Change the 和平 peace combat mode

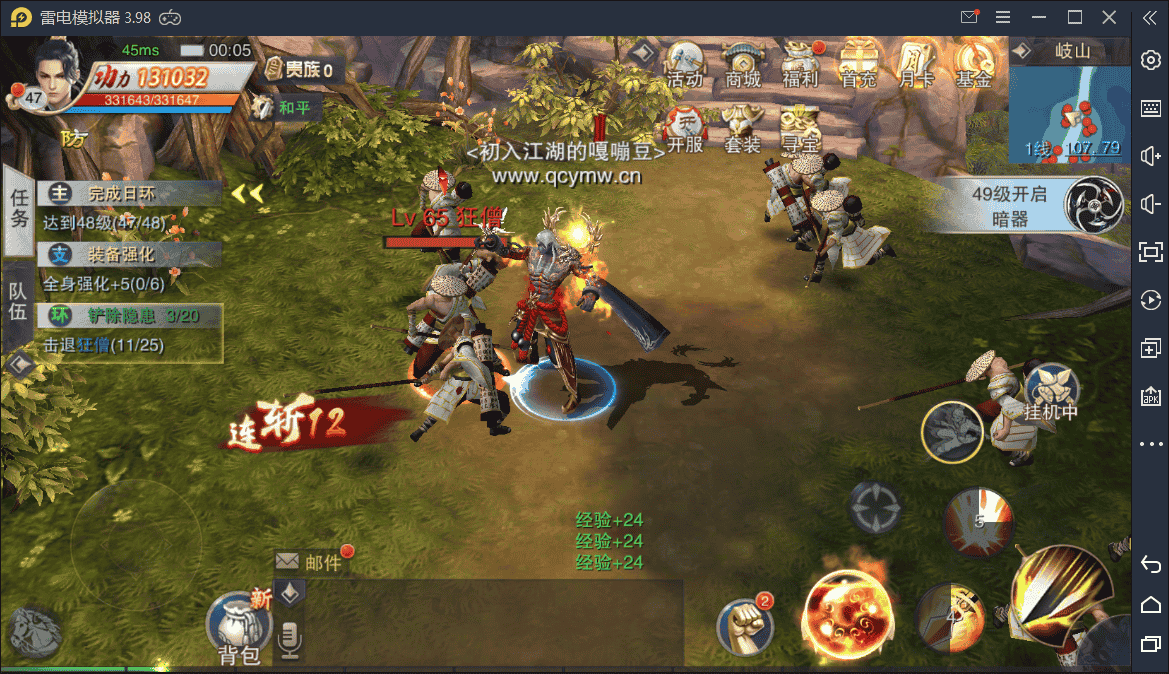click(x=285, y=108)
